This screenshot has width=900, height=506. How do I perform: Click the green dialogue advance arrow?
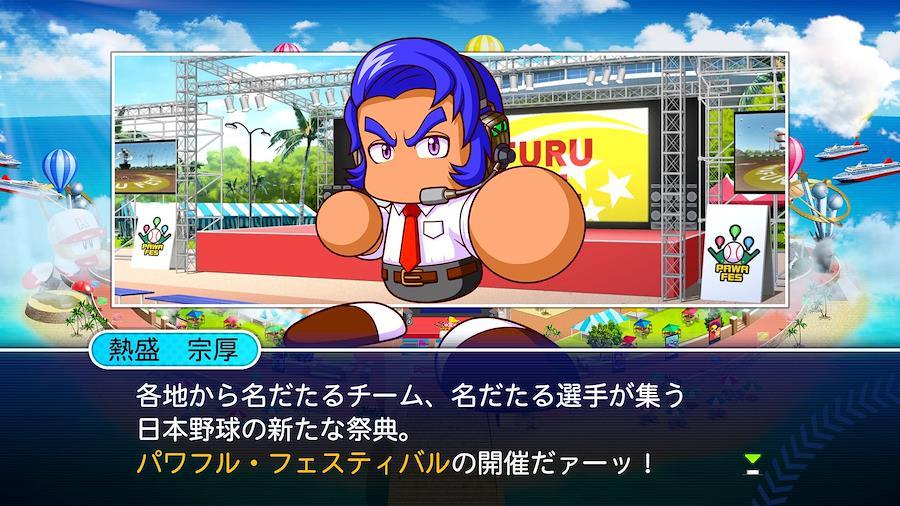point(753,463)
